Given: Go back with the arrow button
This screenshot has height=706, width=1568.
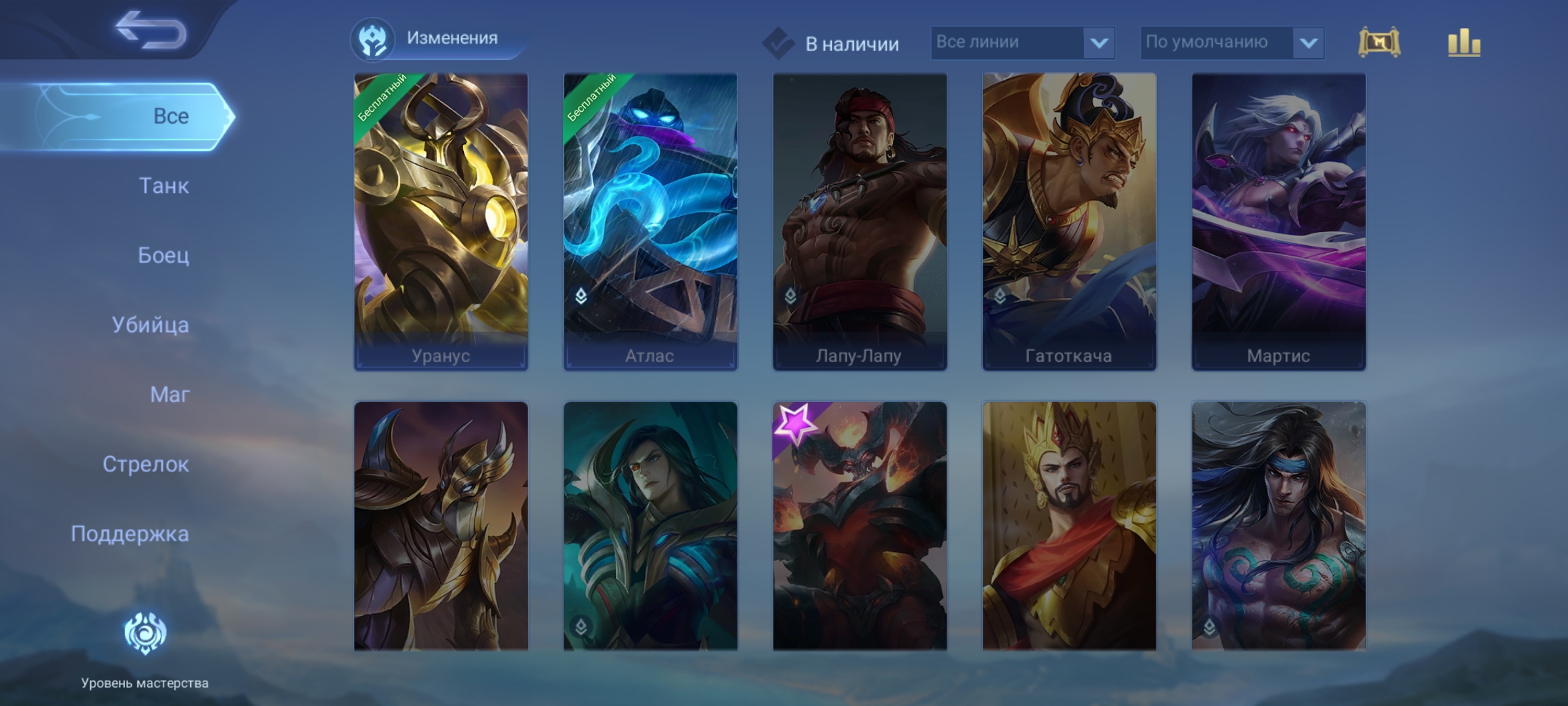Looking at the screenshot, I should point(152,30).
